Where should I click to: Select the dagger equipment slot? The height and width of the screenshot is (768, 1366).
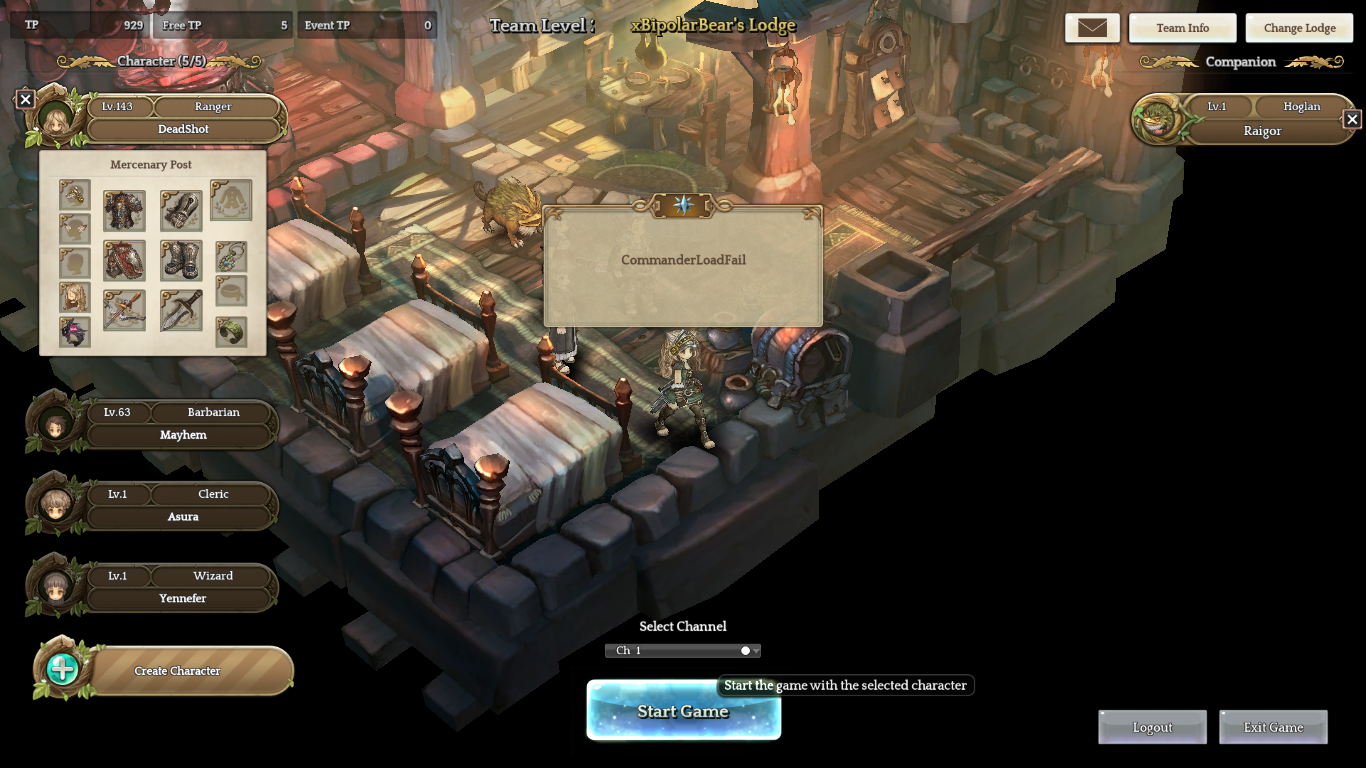coord(181,311)
